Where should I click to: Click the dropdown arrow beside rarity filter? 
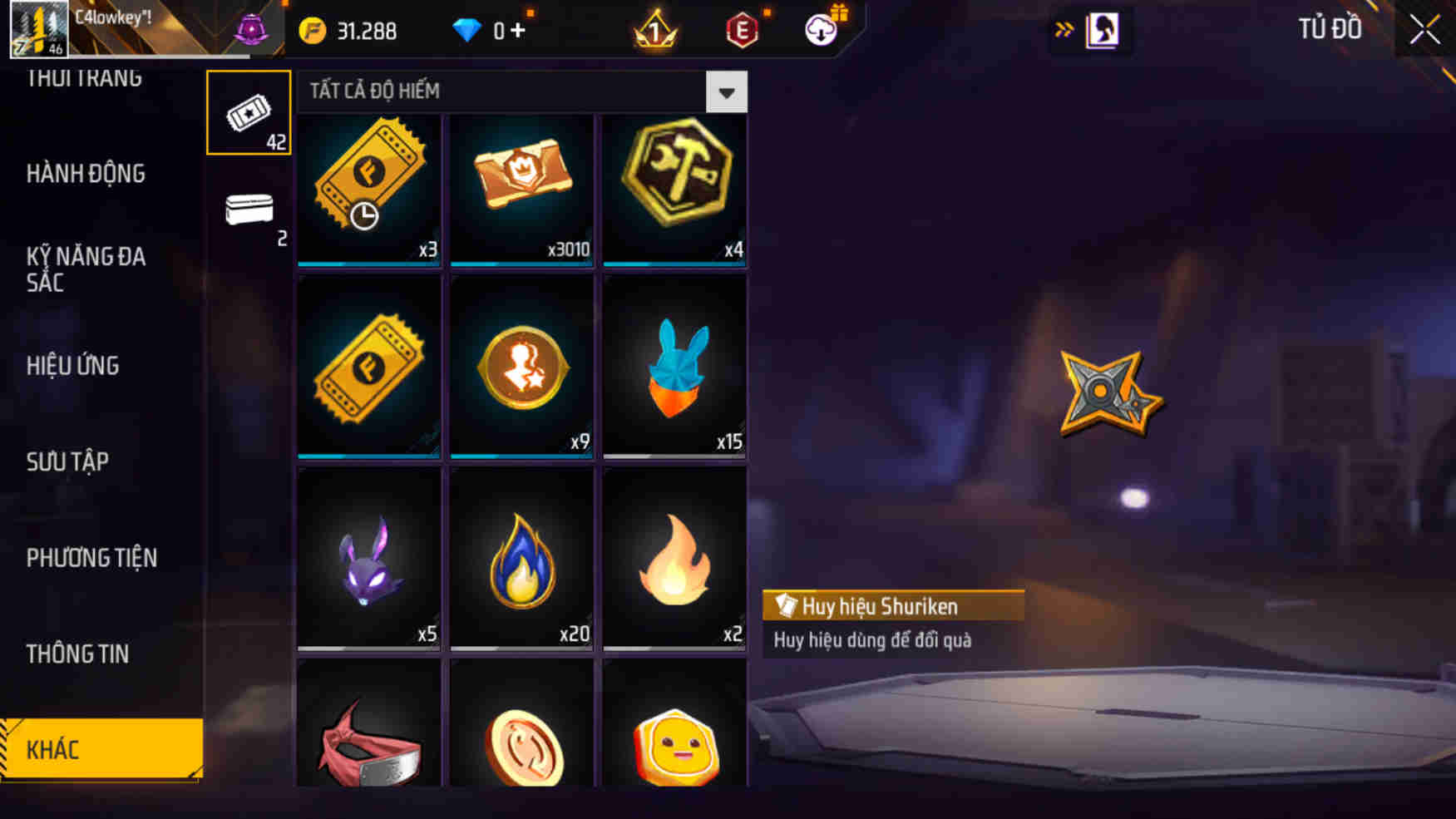728,92
